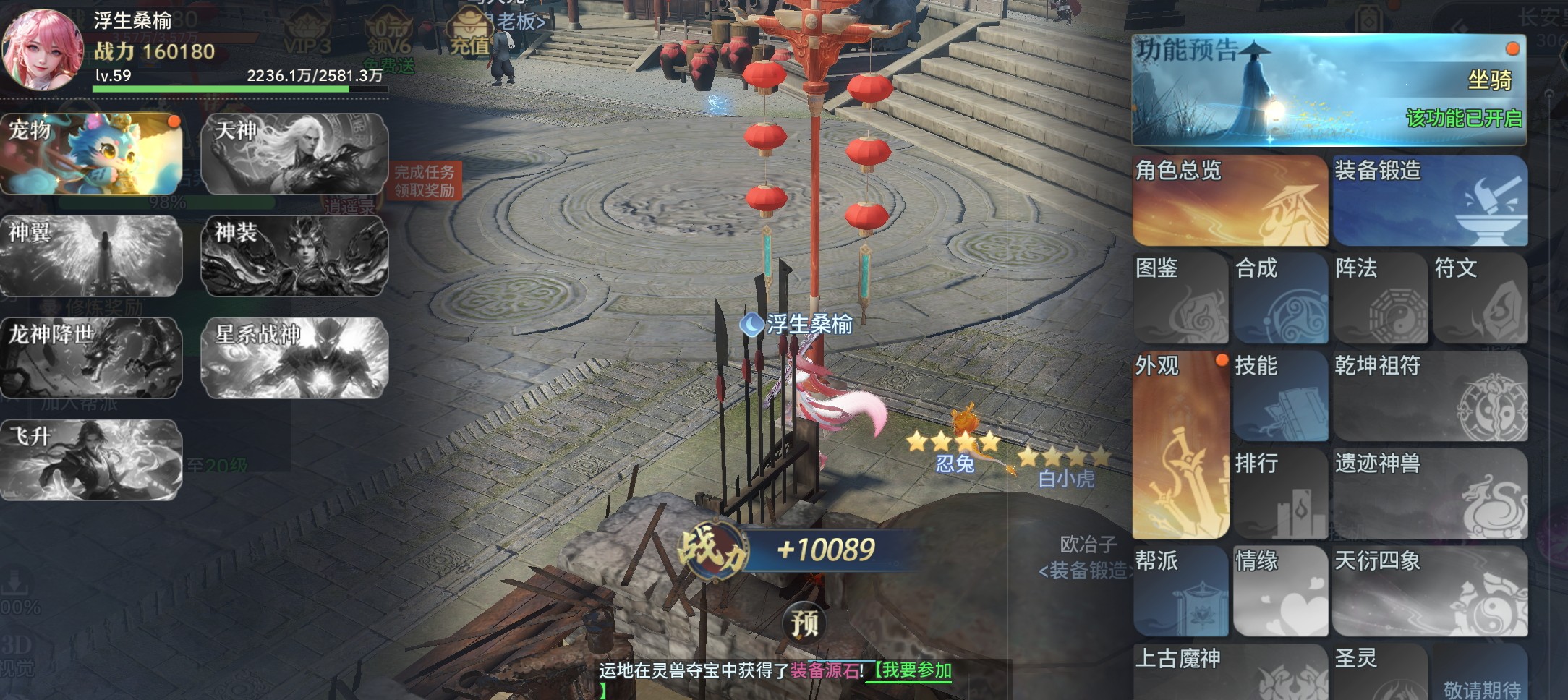1568x700 pixels.
Task: Open the 宠物 pet panel
Action: 91,154
